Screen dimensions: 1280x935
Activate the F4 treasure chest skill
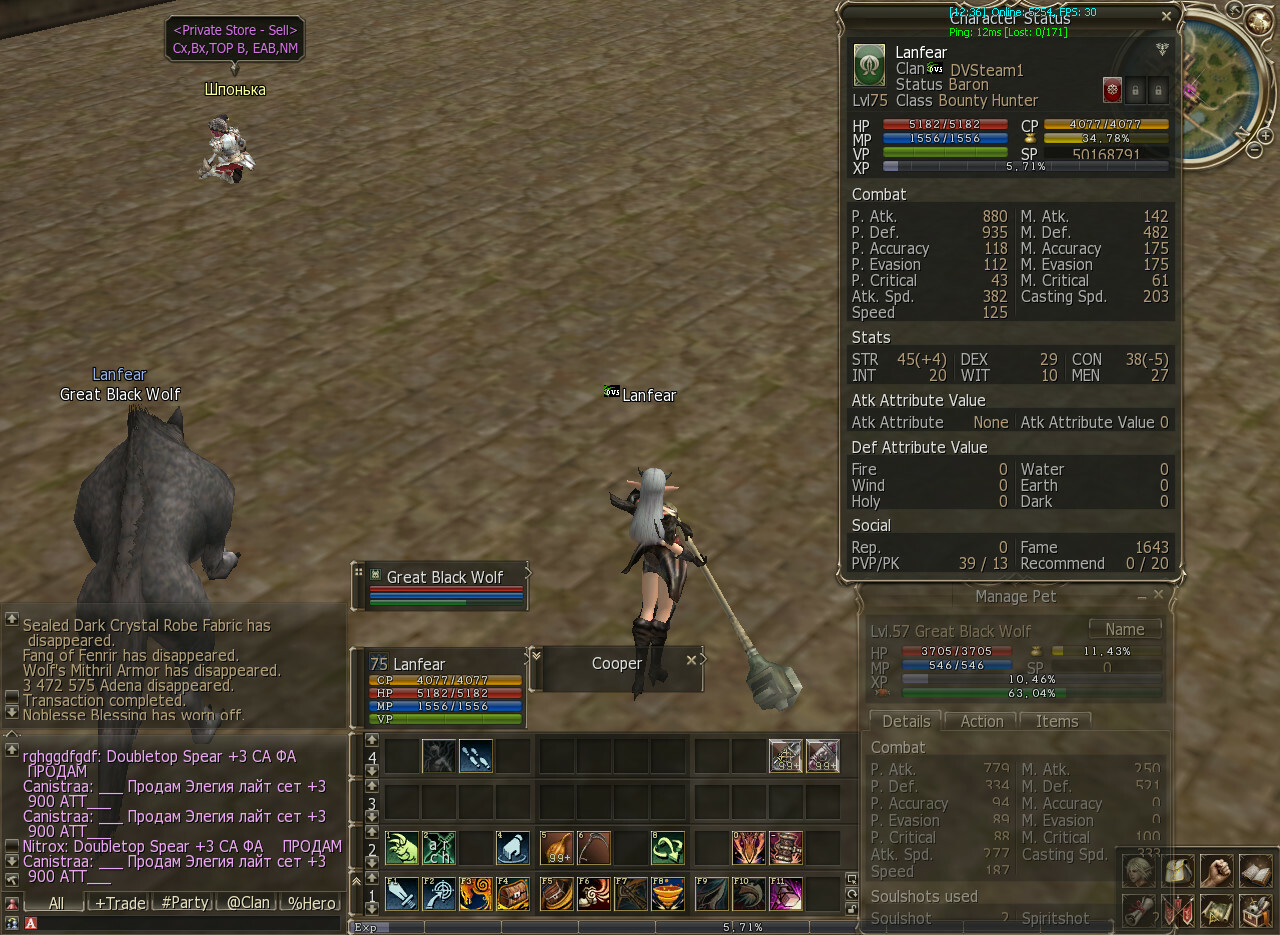pyautogui.click(x=513, y=894)
